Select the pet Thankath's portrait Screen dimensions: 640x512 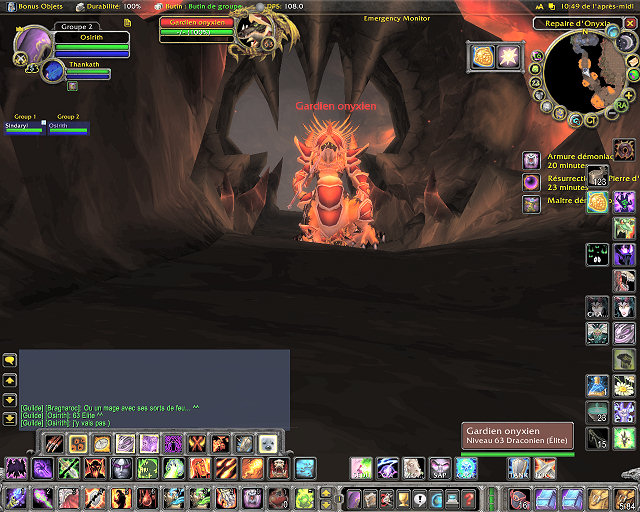(53, 71)
